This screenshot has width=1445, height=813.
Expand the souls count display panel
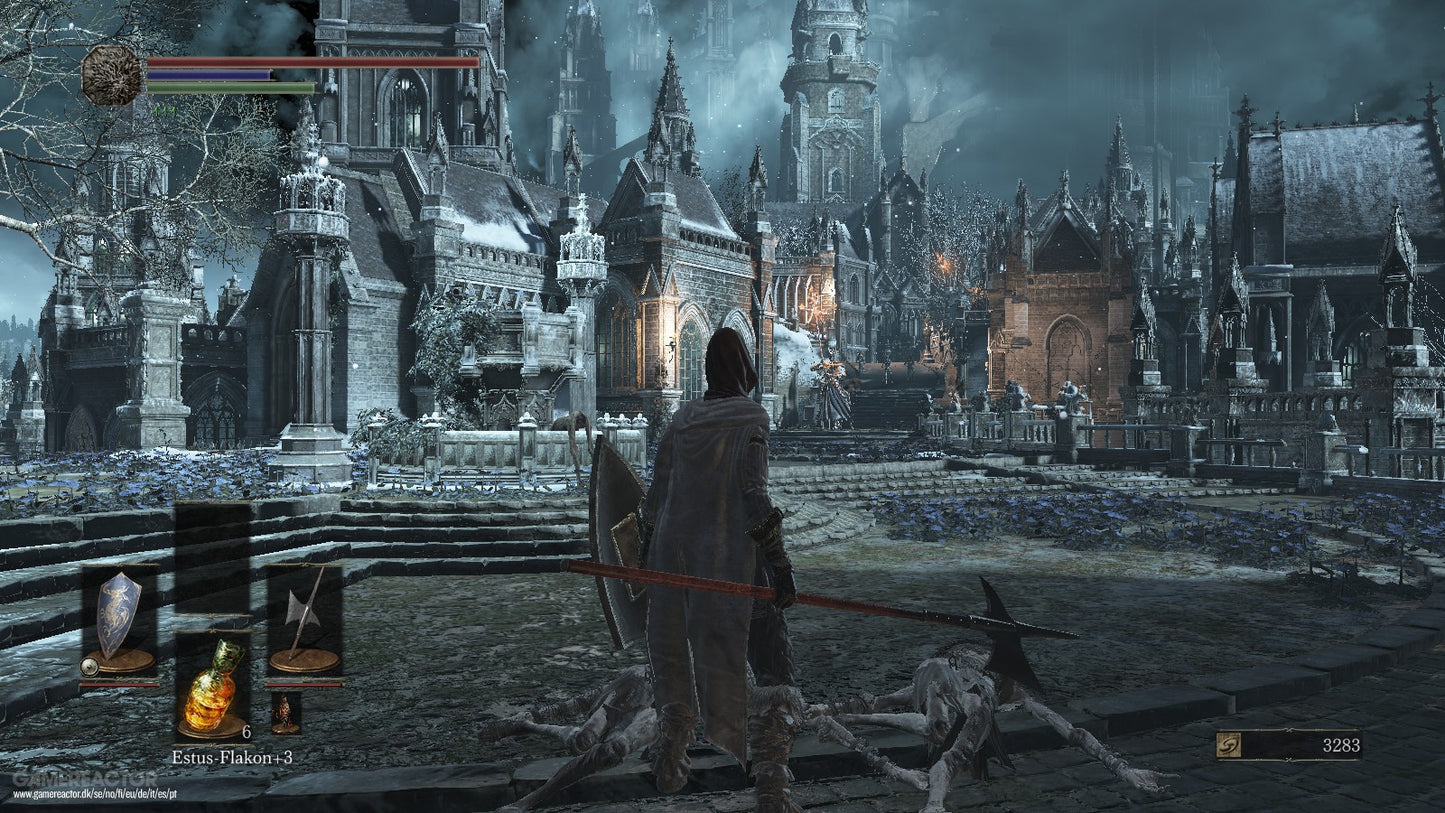tap(1290, 743)
